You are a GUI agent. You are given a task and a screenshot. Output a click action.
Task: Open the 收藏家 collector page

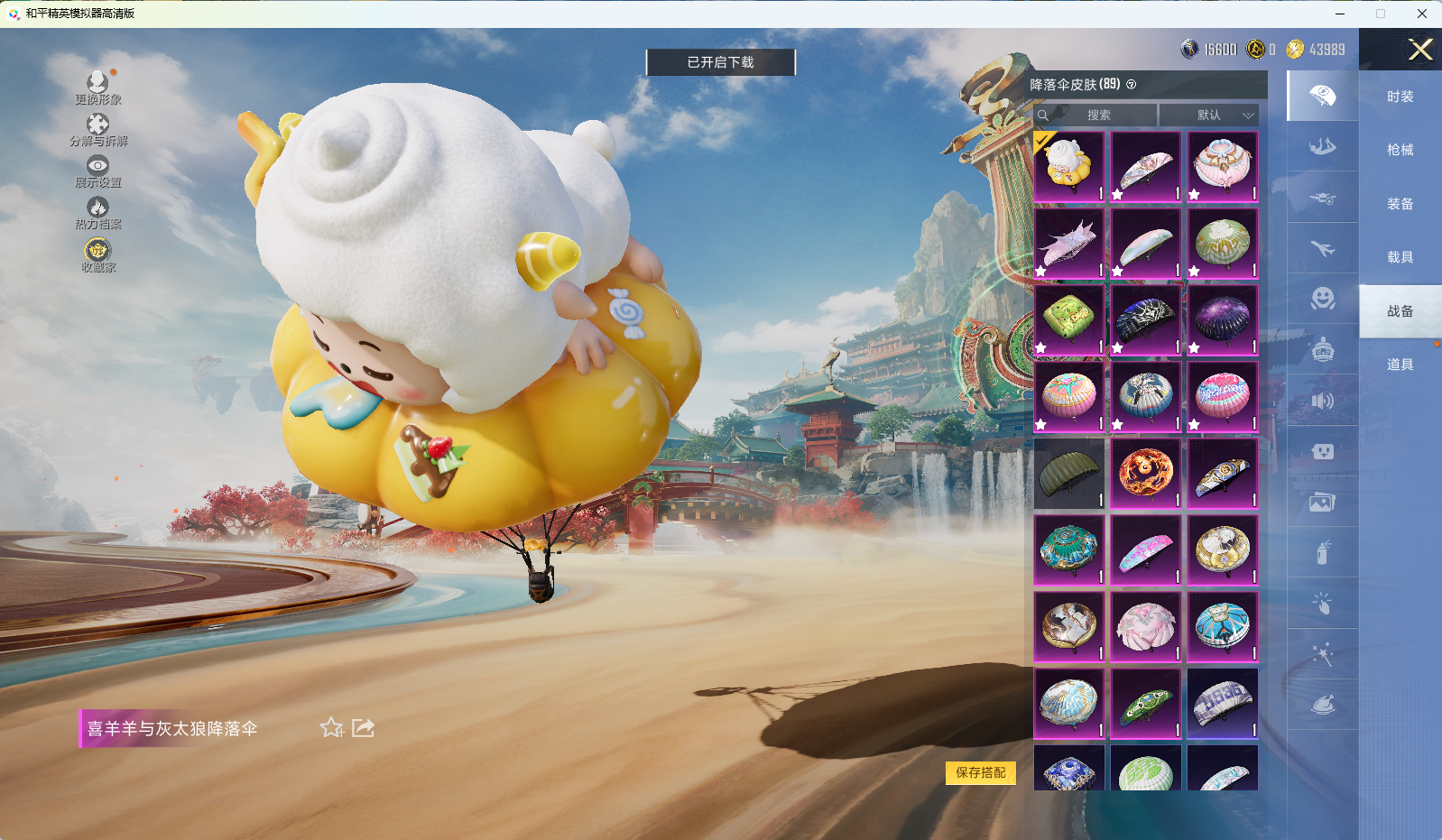tap(97, 254)
